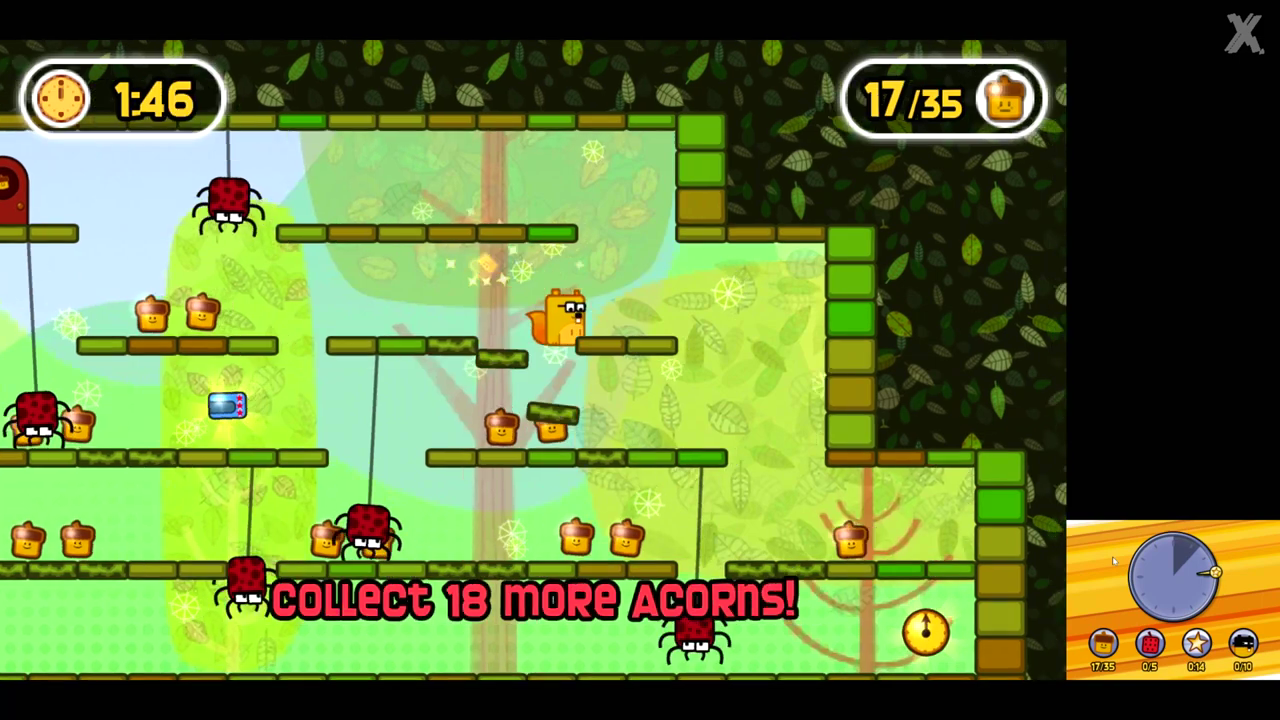Click the acorn counter icon showing 17/35
1280x720 pixels.
point(1103,643)
